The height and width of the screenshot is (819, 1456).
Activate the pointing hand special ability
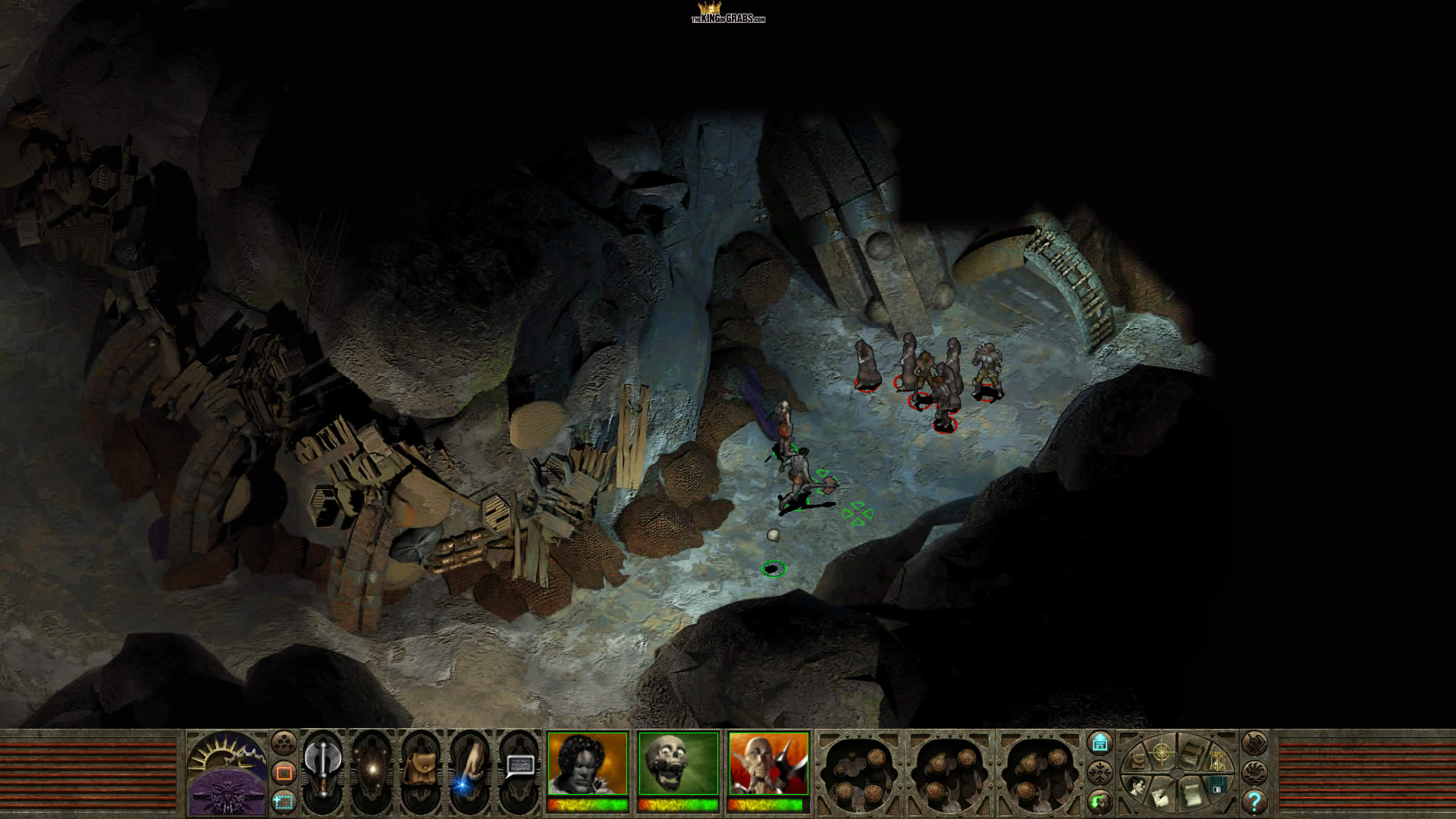[x=468, y=769]
